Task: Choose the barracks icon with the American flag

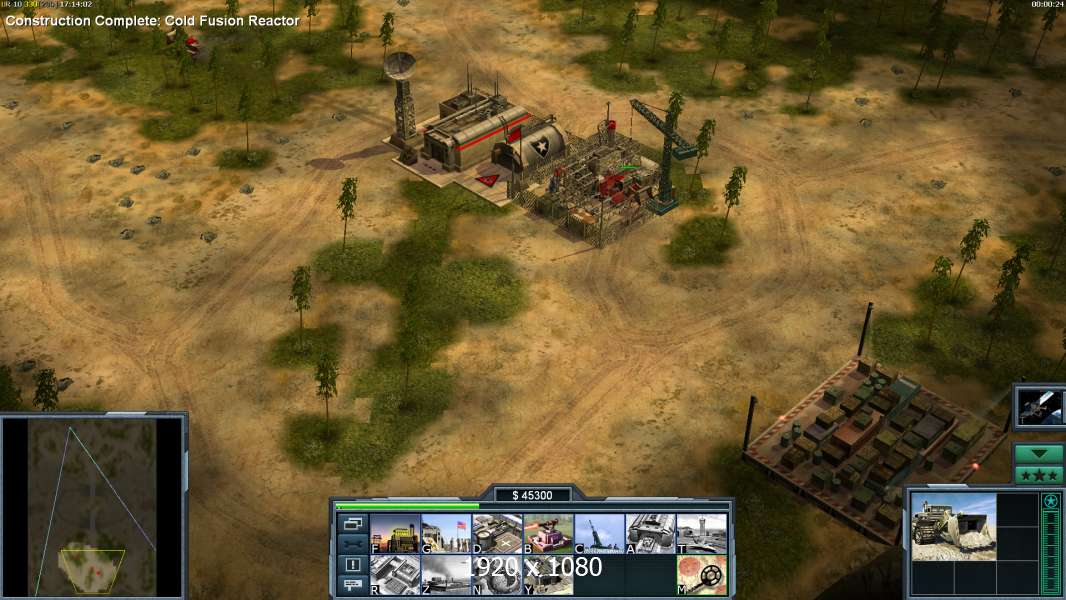Action: tap(446, 534)
